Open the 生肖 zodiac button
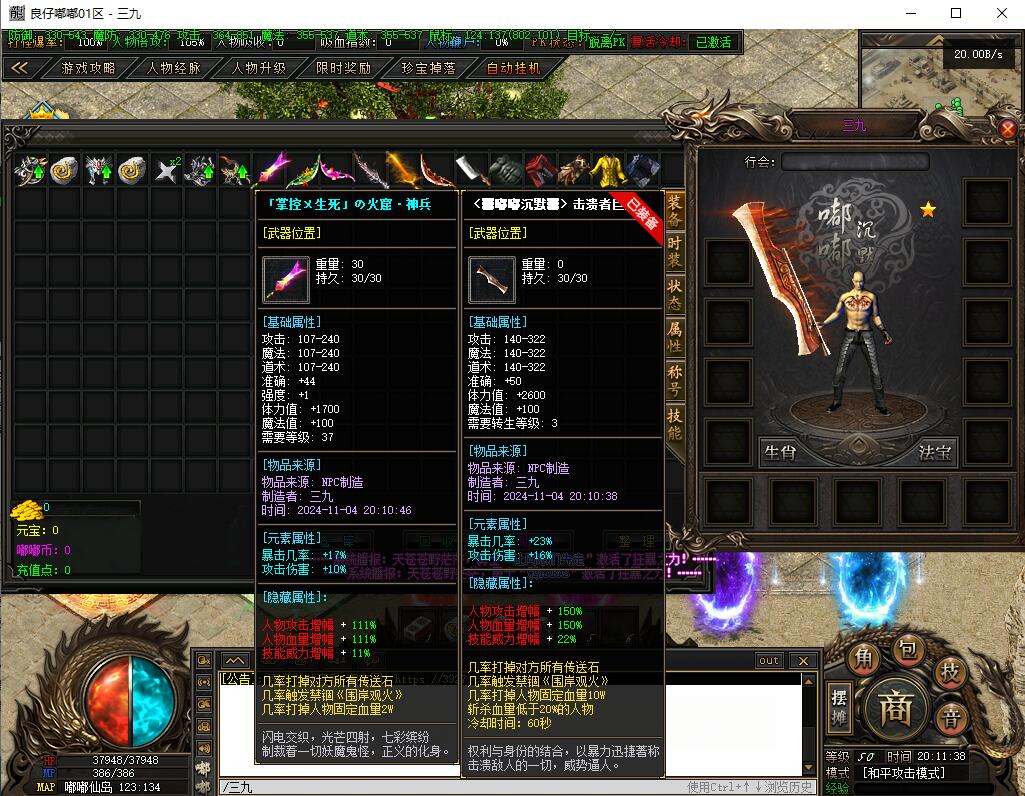Screen dimensions: 1025x796 779,452
